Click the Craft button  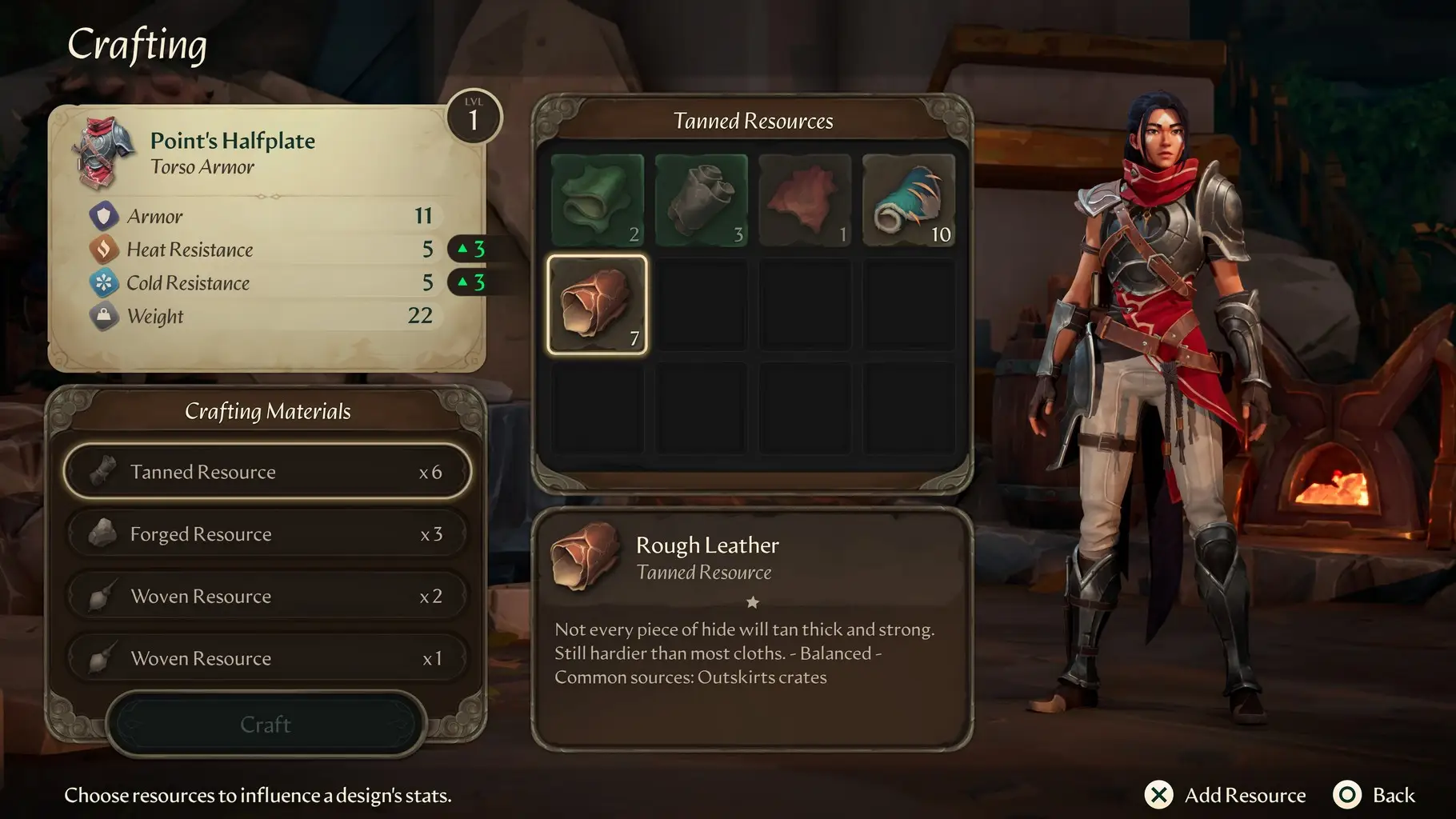coord(266,725)
